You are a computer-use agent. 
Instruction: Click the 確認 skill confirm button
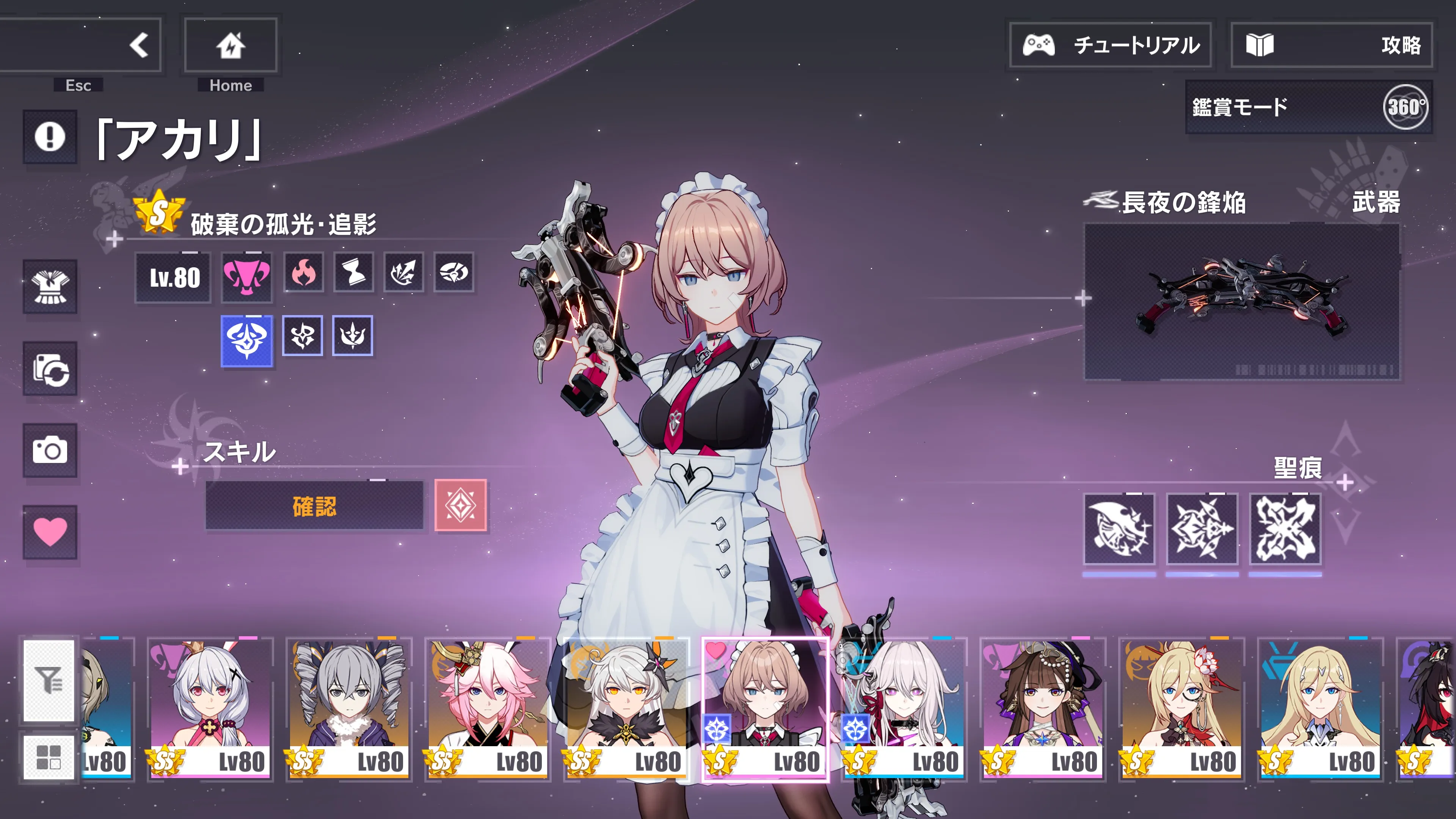[x=314, y=506]
